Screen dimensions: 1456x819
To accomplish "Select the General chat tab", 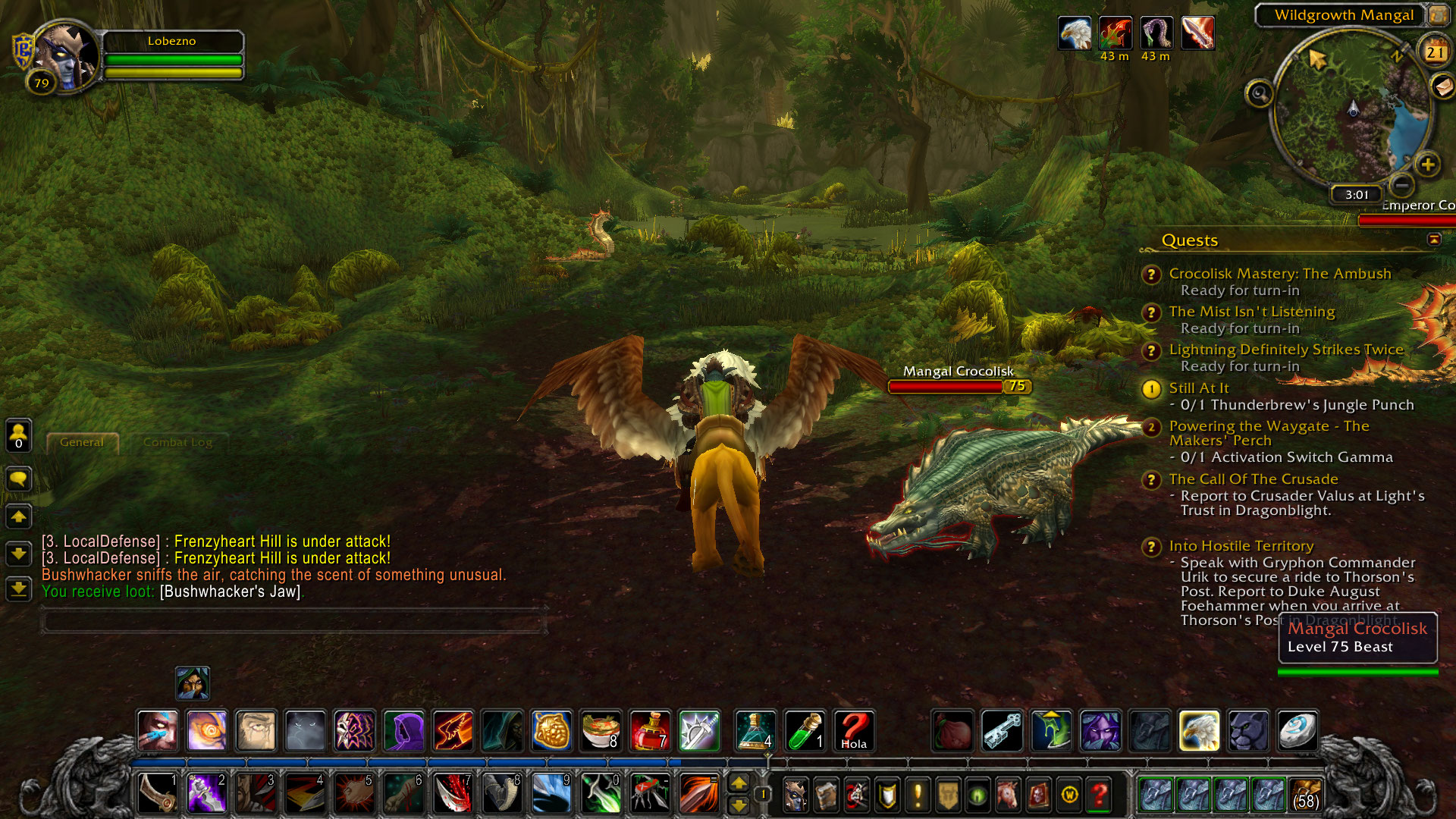I will pos(82,442).
